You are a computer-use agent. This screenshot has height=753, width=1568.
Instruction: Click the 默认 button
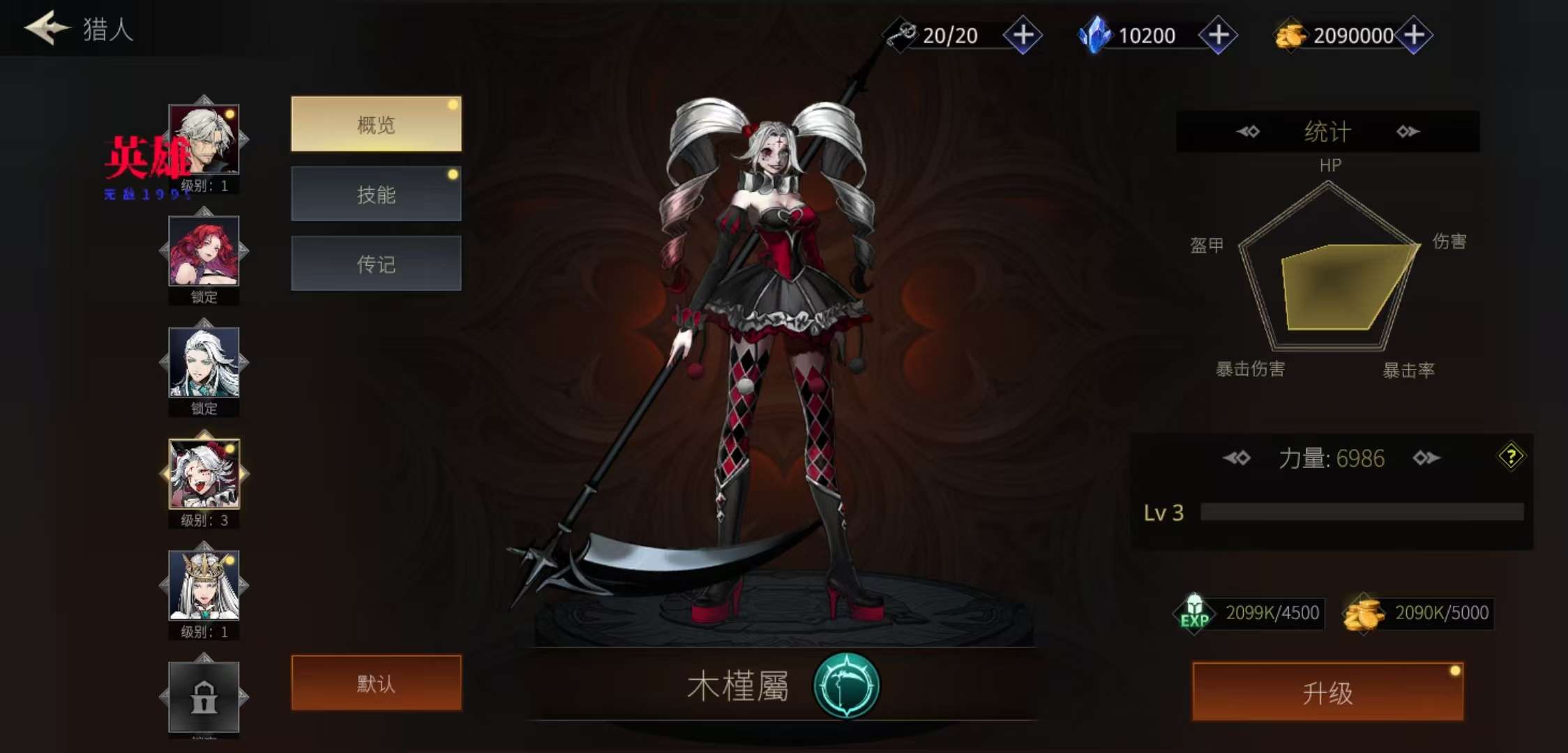[x=376, y=683]
